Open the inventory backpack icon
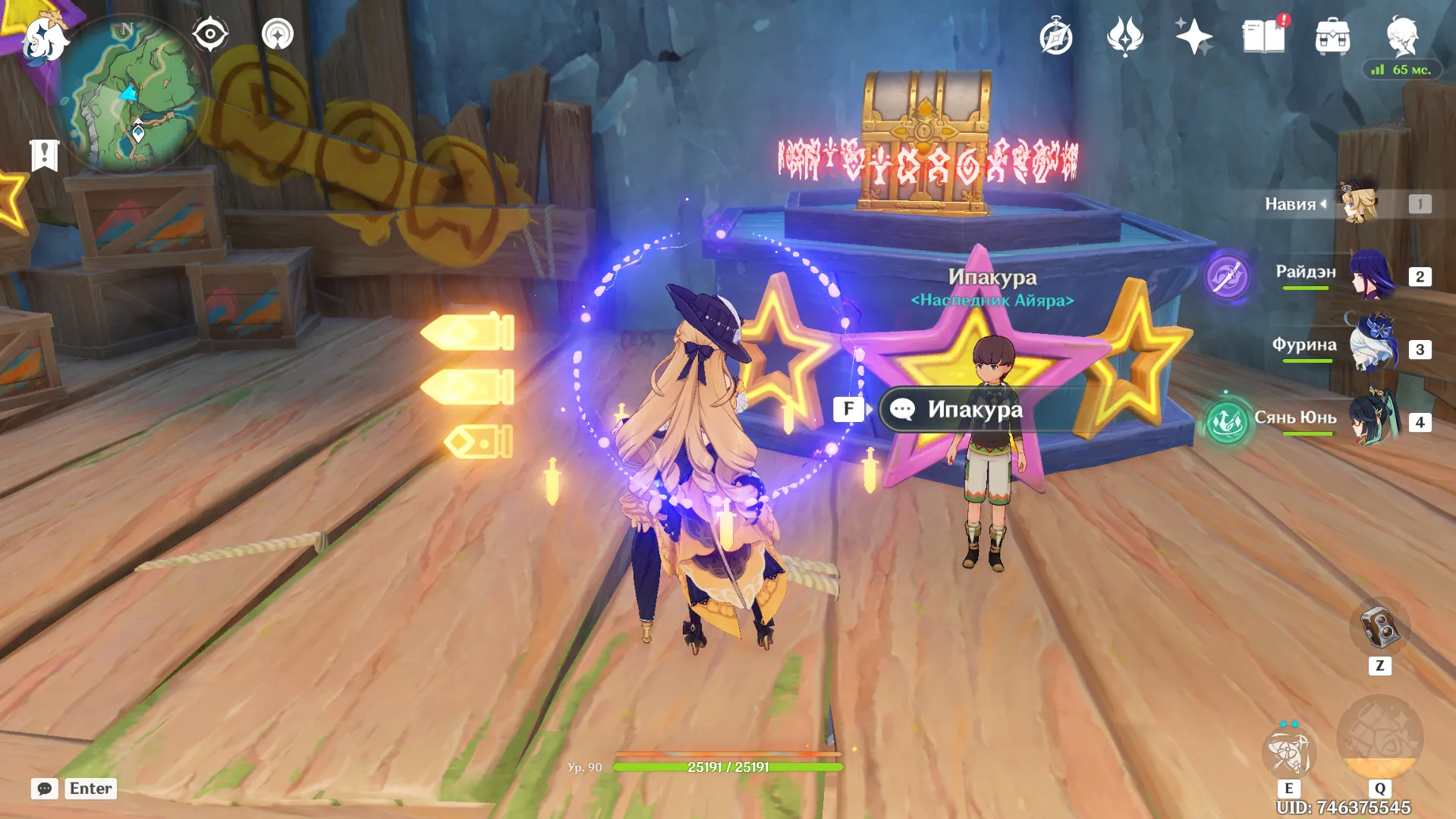 pyautogui.click(x=1332, y=36)
